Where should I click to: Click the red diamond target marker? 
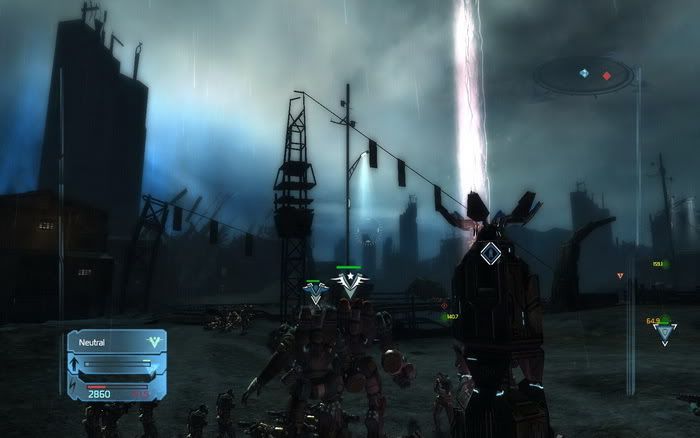[x=444, y=305]
